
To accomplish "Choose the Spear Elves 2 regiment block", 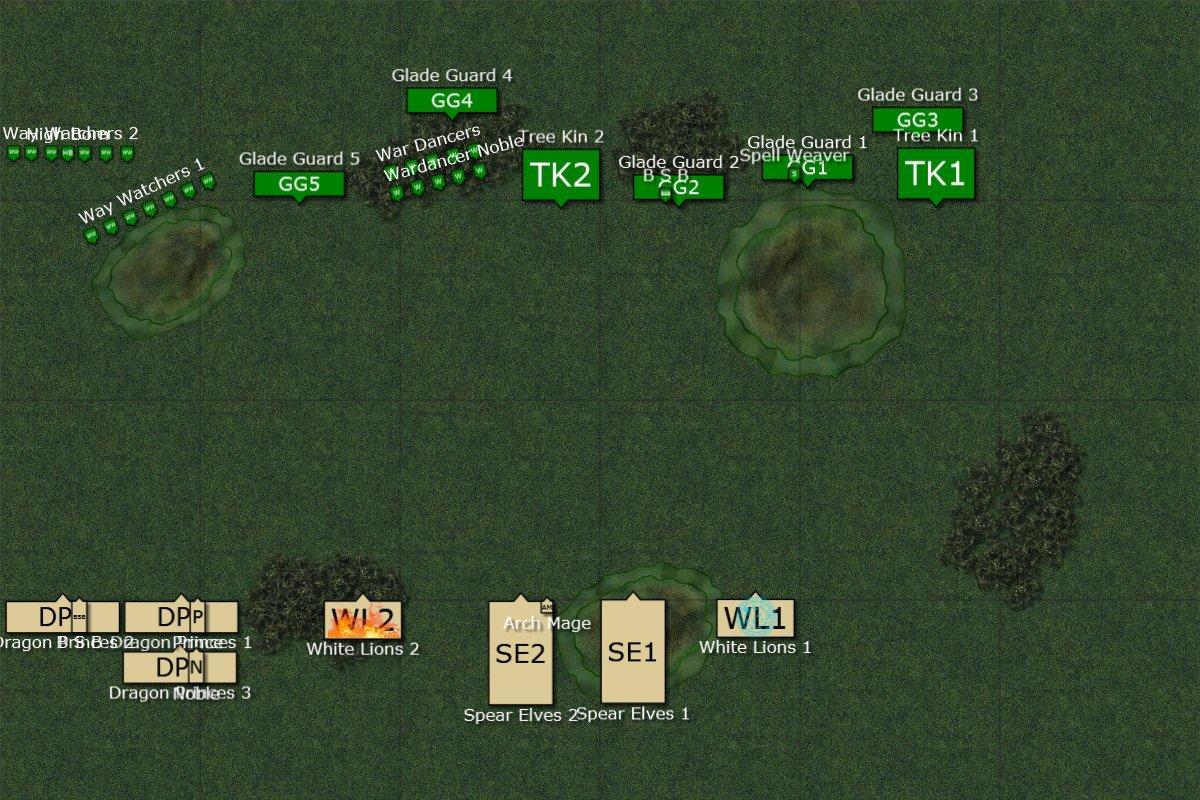I will coord(520,654).
